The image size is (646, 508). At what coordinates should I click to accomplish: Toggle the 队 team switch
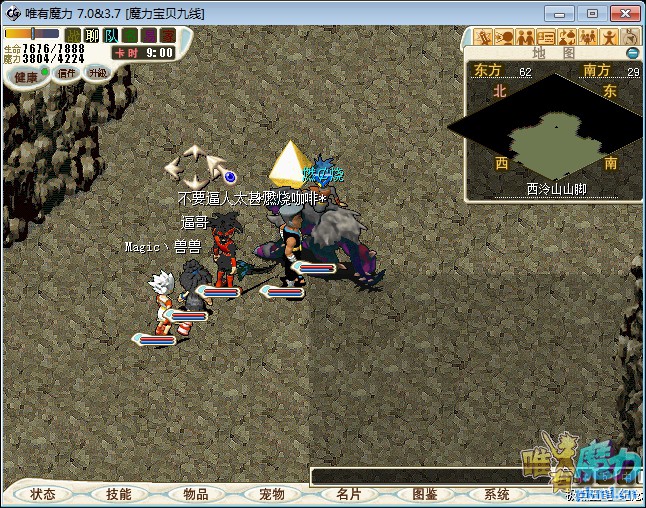(x=111, y=35)
